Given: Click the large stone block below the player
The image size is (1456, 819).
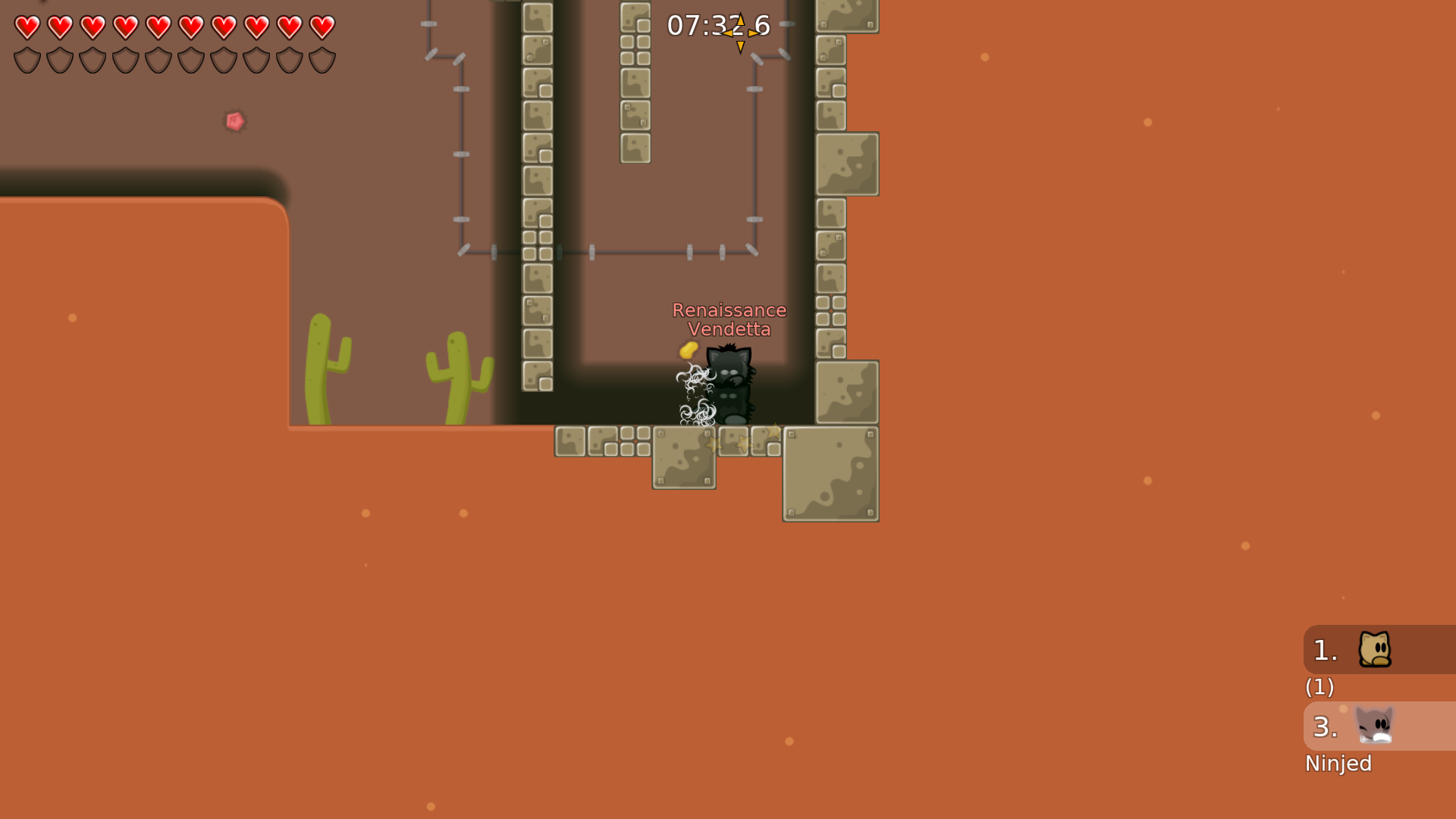Looking at the screenshot, I should pos(683,459).
